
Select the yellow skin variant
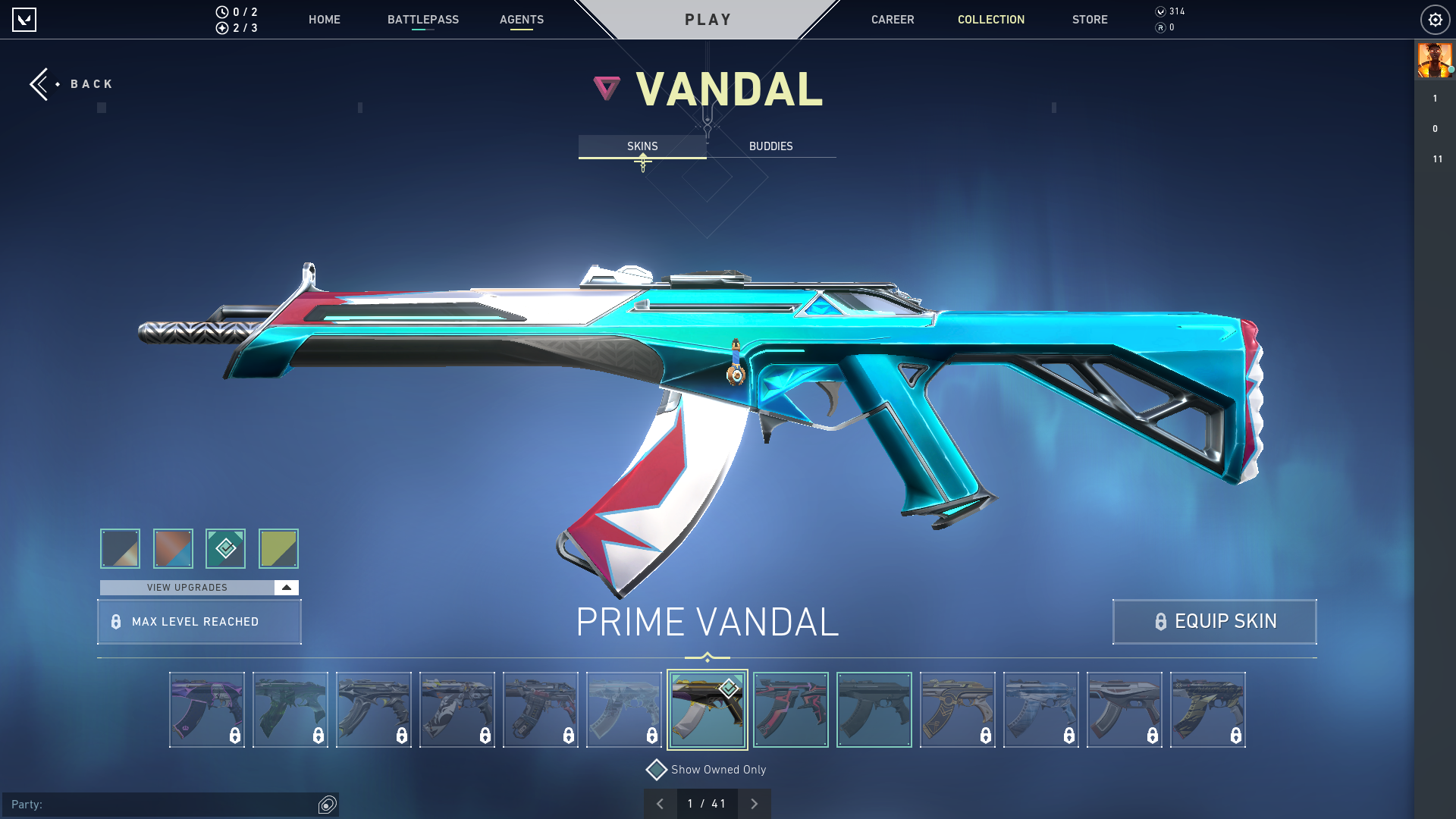pos(278,548)
